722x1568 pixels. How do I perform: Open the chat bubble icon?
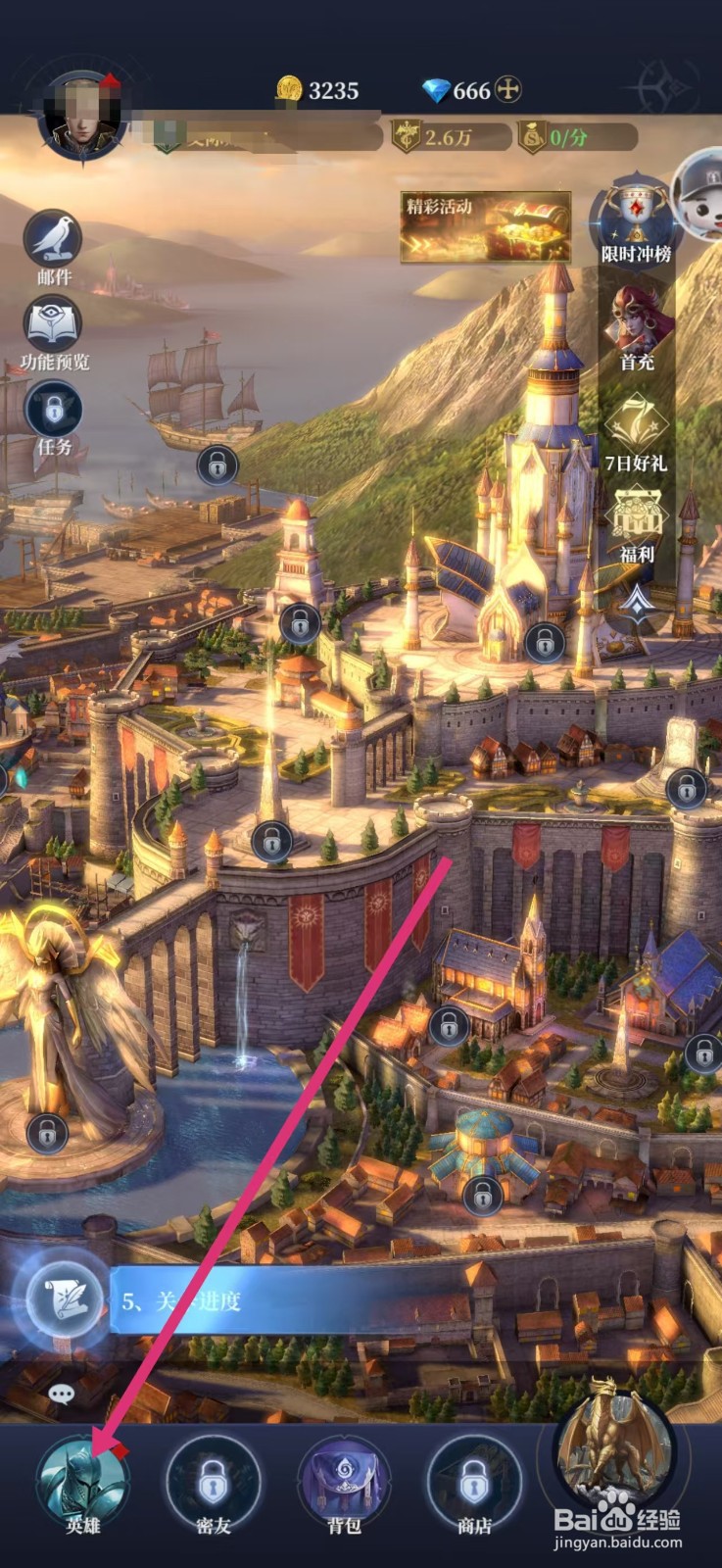[x=61, y=1393]
